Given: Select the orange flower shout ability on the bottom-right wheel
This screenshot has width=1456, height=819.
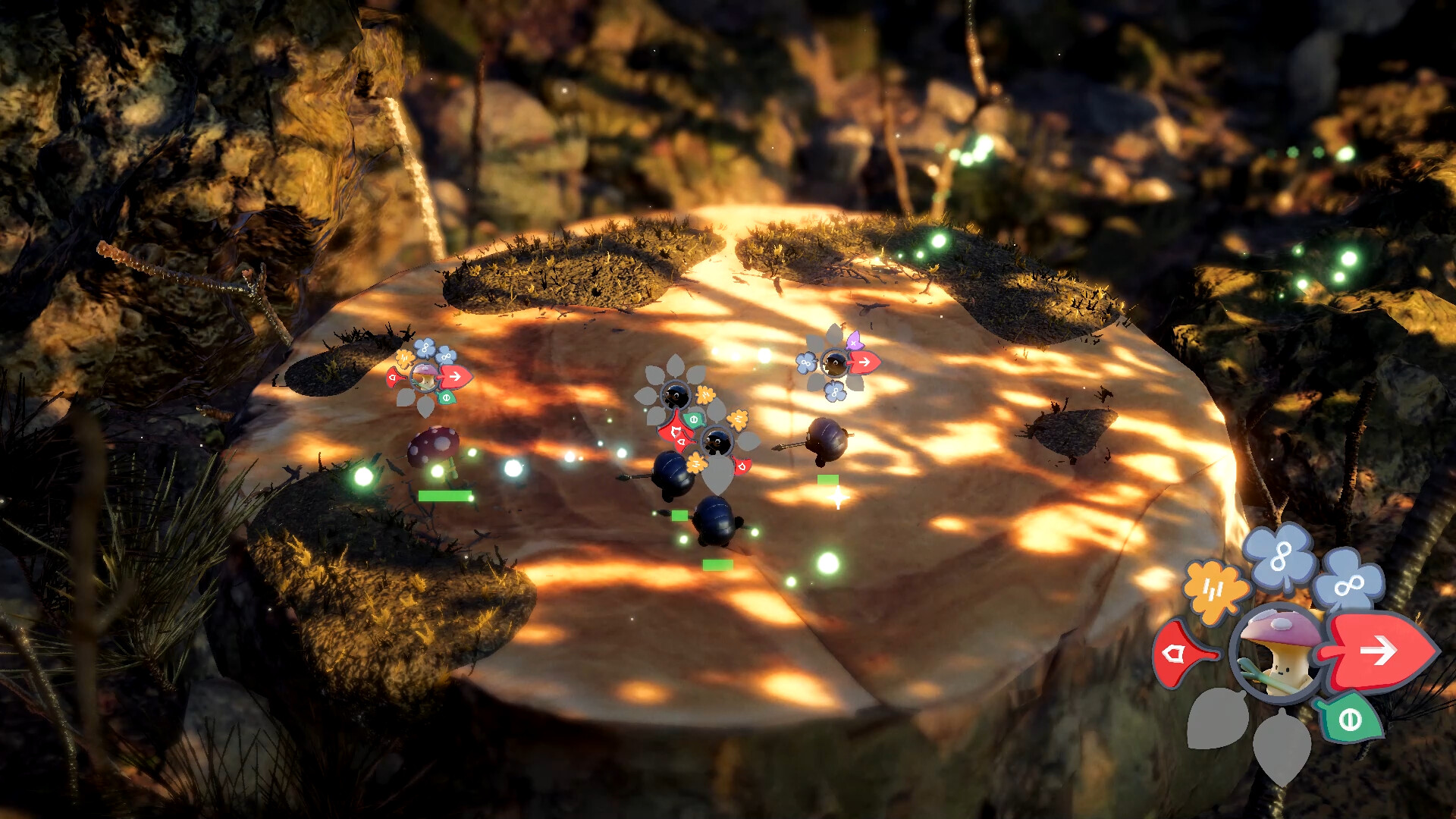Looking at the screenshot, I should [1214, 587].
